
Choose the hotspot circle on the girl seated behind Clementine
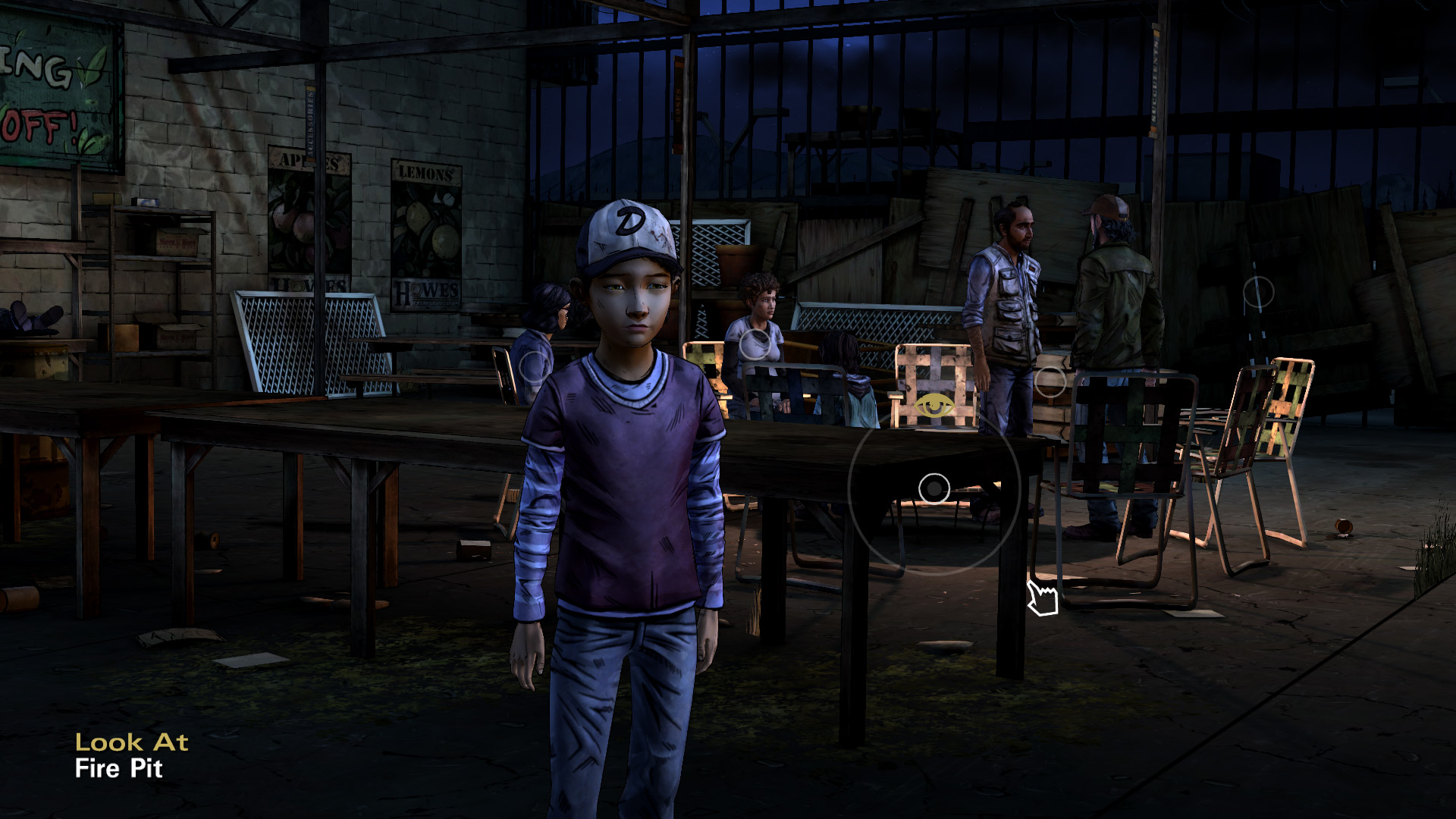(x=535, y=366)
